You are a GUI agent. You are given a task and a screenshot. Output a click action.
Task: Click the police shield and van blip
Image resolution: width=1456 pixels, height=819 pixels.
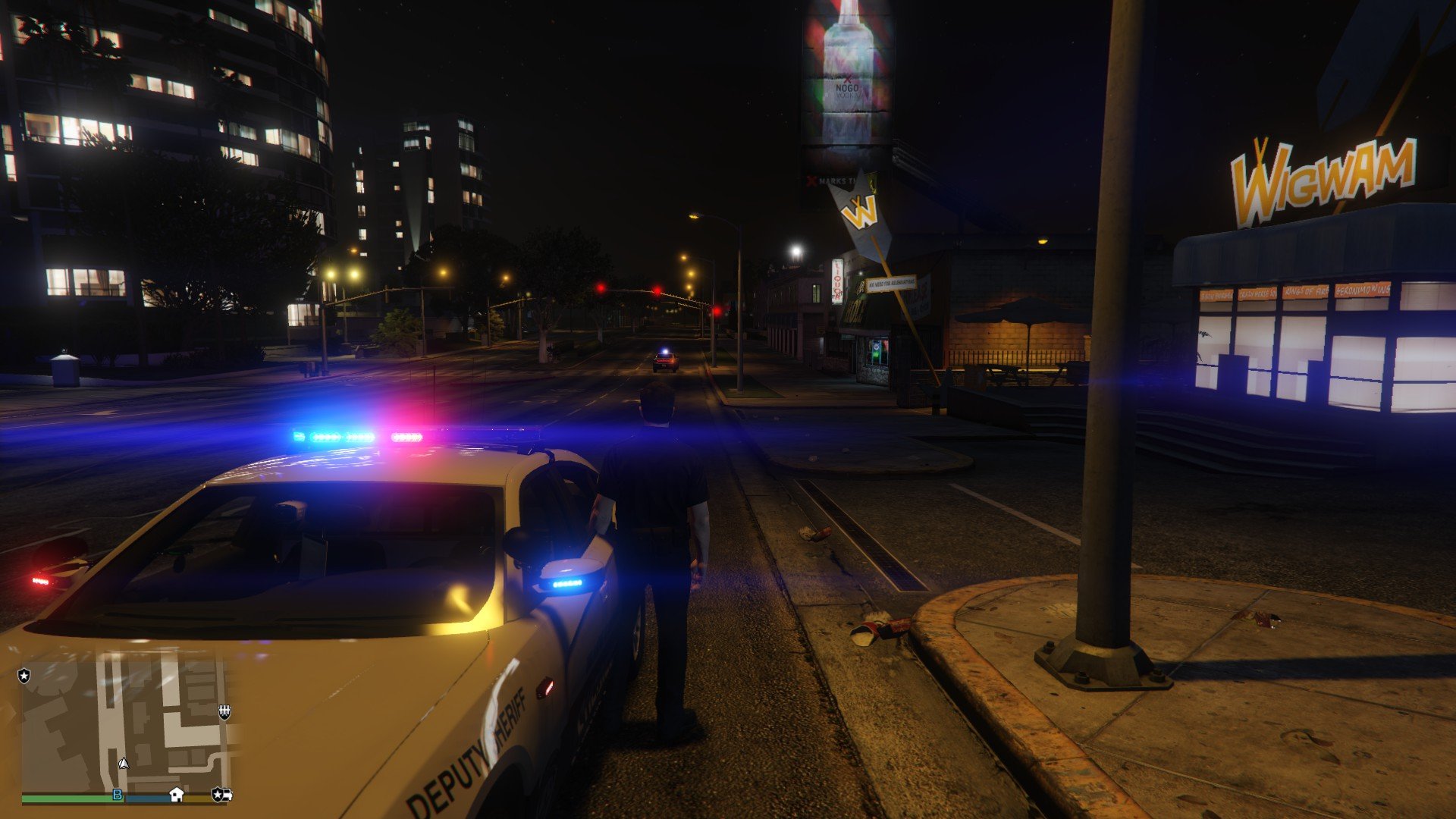tap(221, 794)
